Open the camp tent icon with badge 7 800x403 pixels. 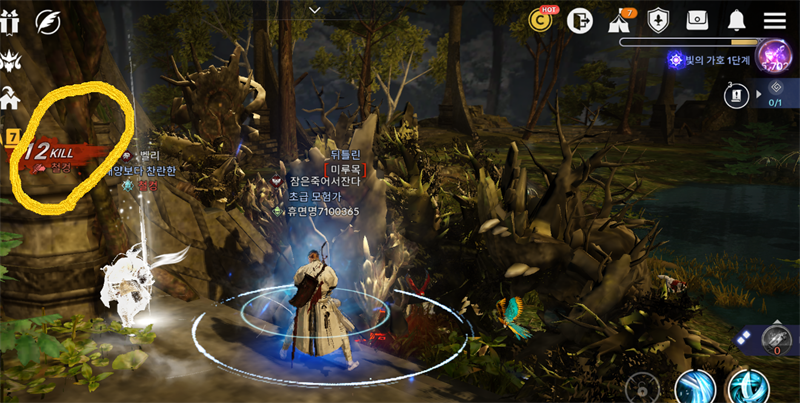coord(619,20)
